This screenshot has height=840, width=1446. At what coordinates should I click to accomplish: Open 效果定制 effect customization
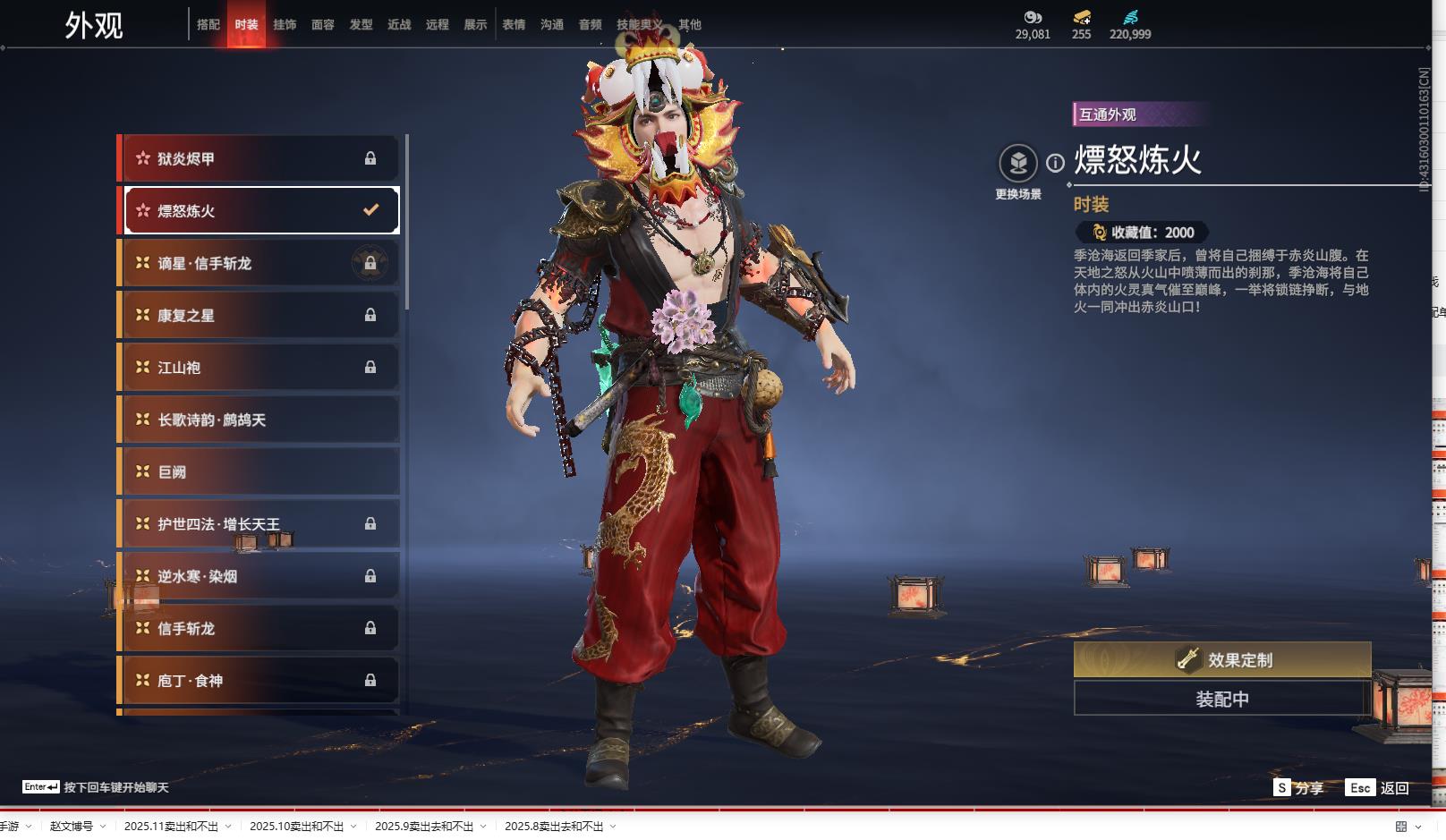point(1222,660)
